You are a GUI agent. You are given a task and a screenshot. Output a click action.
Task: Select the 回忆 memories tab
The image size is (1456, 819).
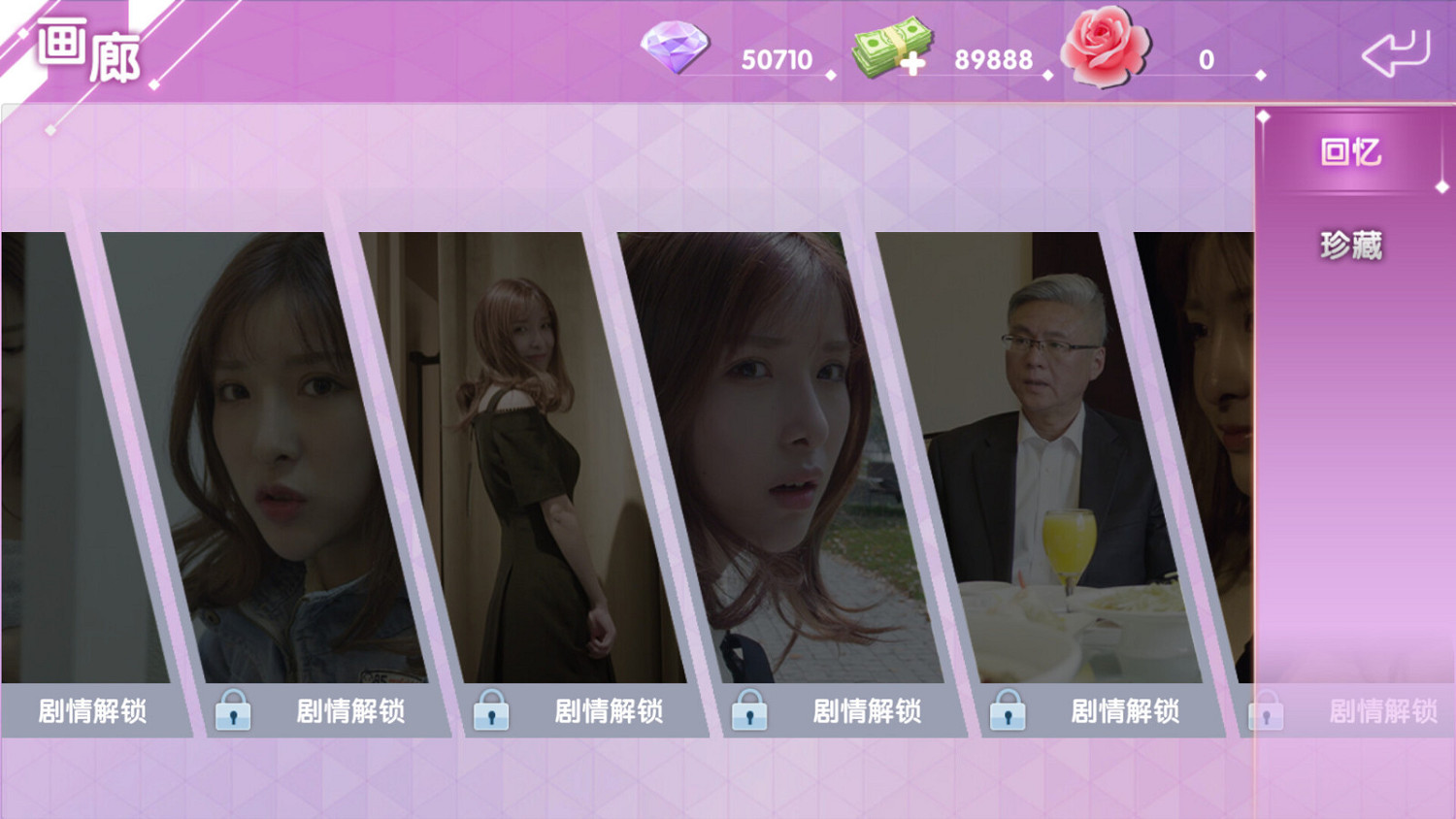tap(1351, 153)
